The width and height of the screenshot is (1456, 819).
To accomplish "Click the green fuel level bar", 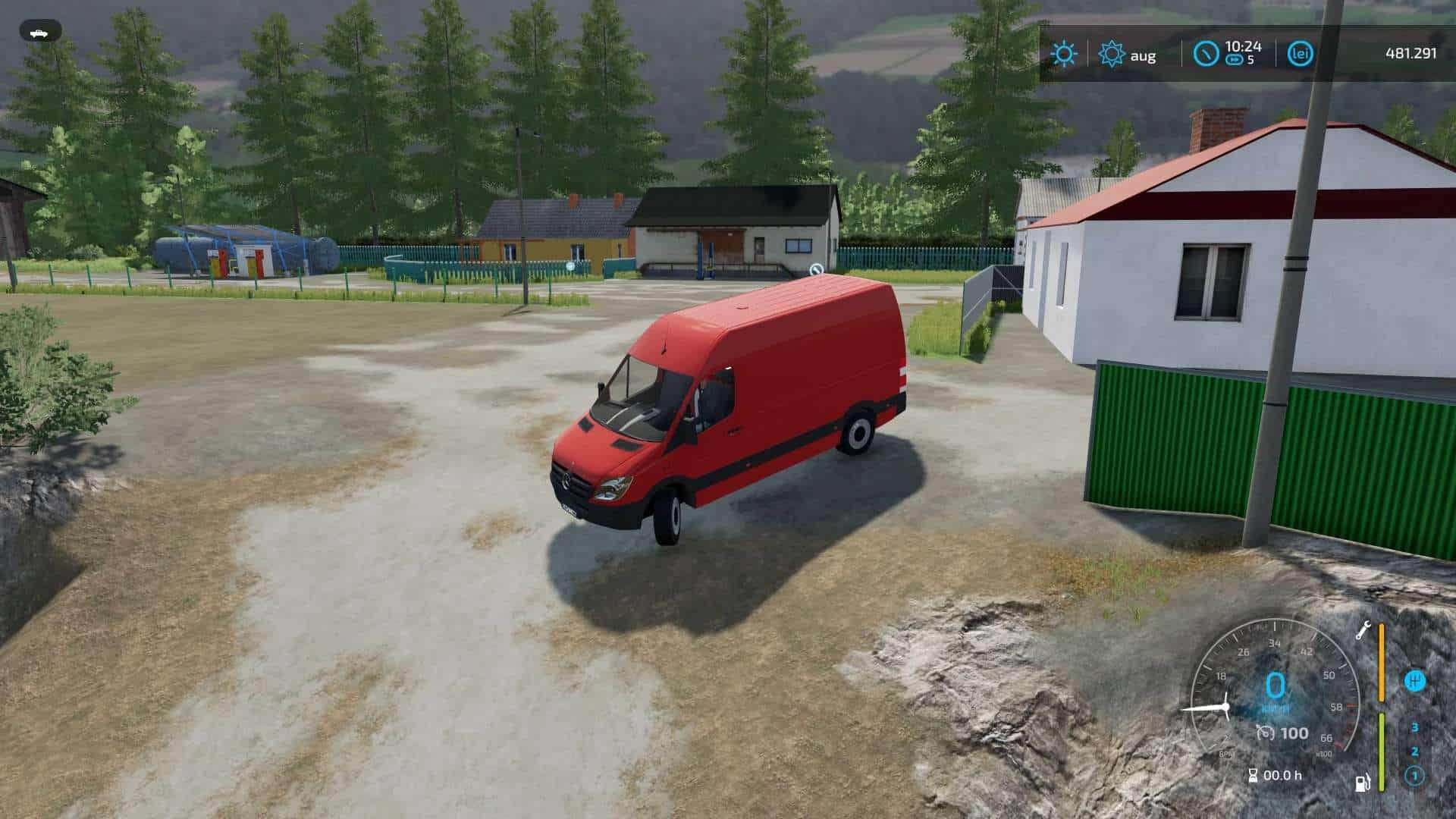I will pyautogui.click(x=1382, y=751).
